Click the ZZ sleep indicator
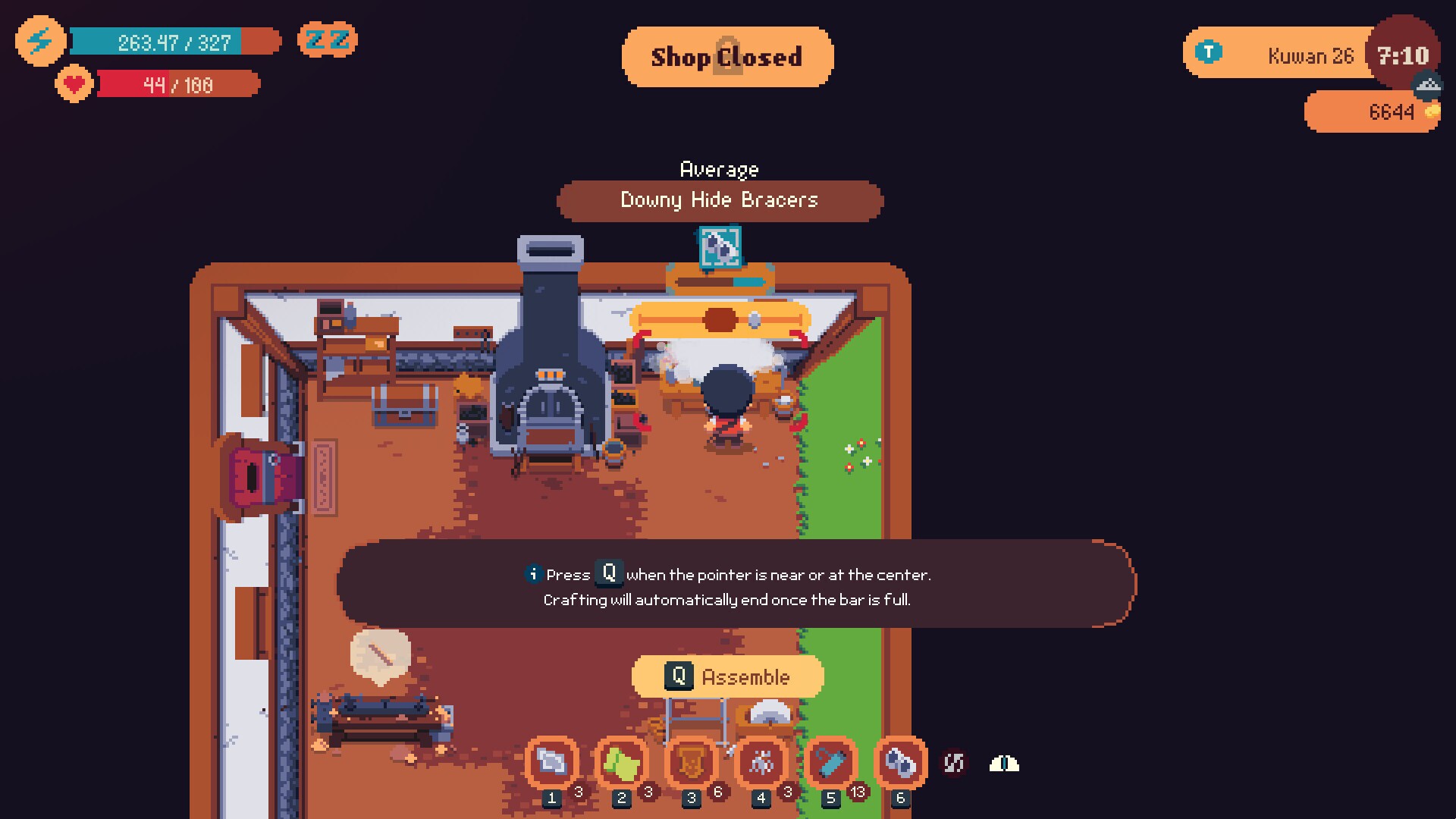The width and height of the screenshot is (1456, 819). coord(328,40)
